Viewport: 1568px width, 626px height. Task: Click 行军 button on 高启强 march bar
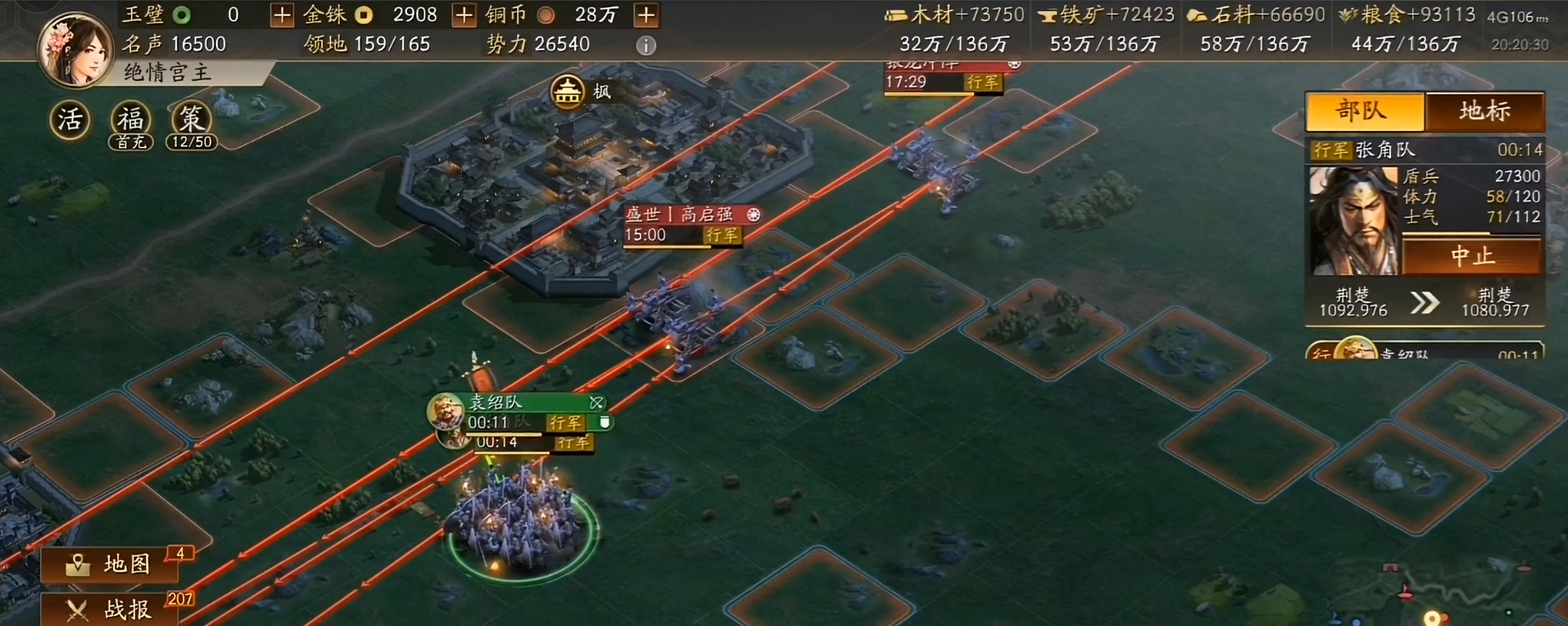coord(724,236)
